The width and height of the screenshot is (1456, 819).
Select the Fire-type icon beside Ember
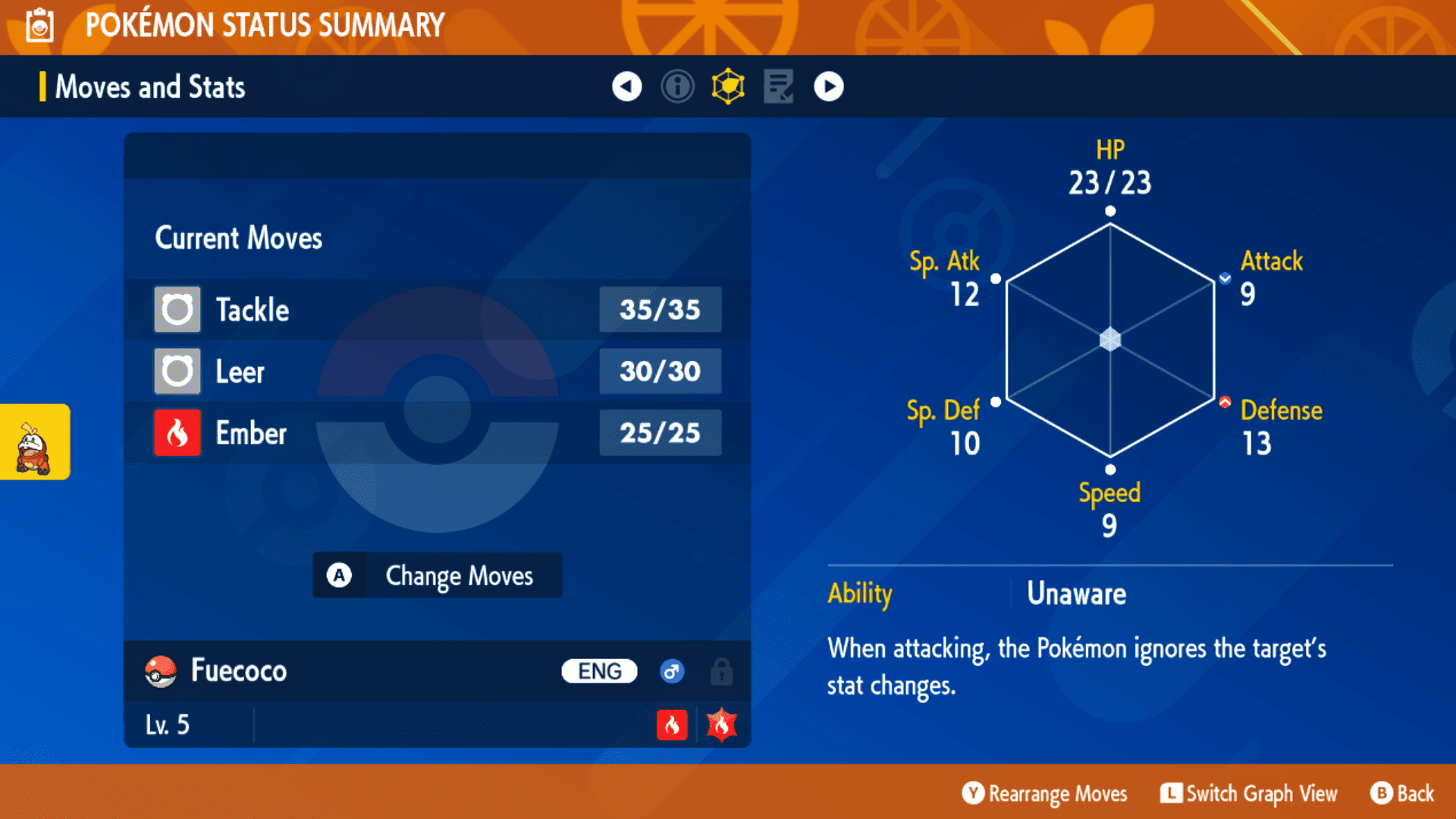(177, 433)
